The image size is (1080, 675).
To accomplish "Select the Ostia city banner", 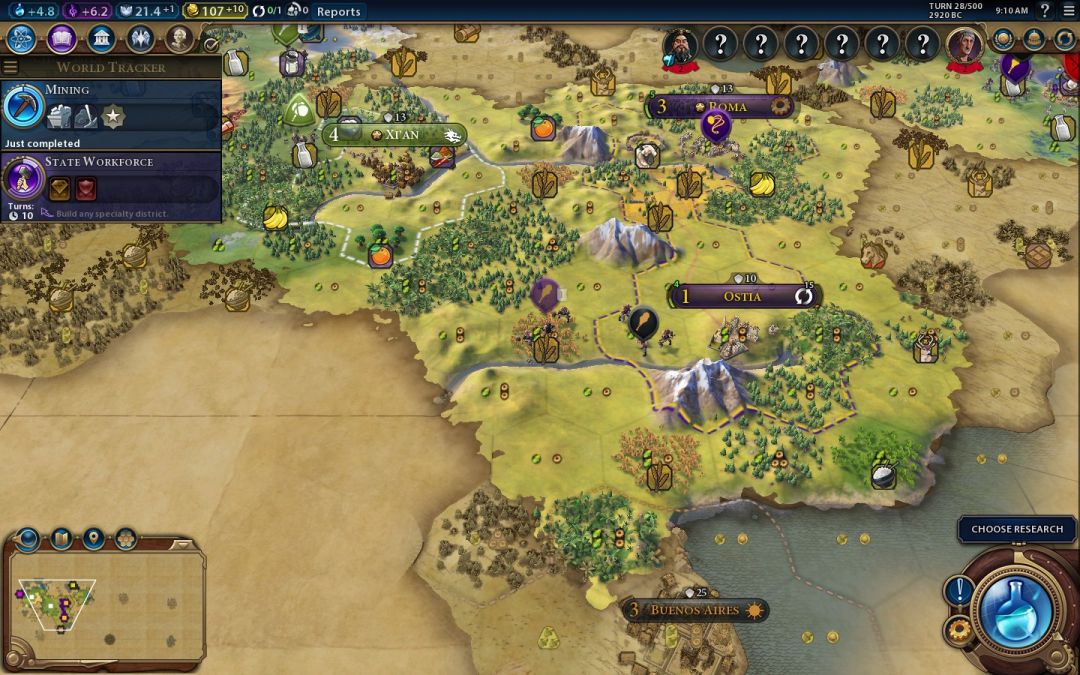I will (x=742, y=296).
